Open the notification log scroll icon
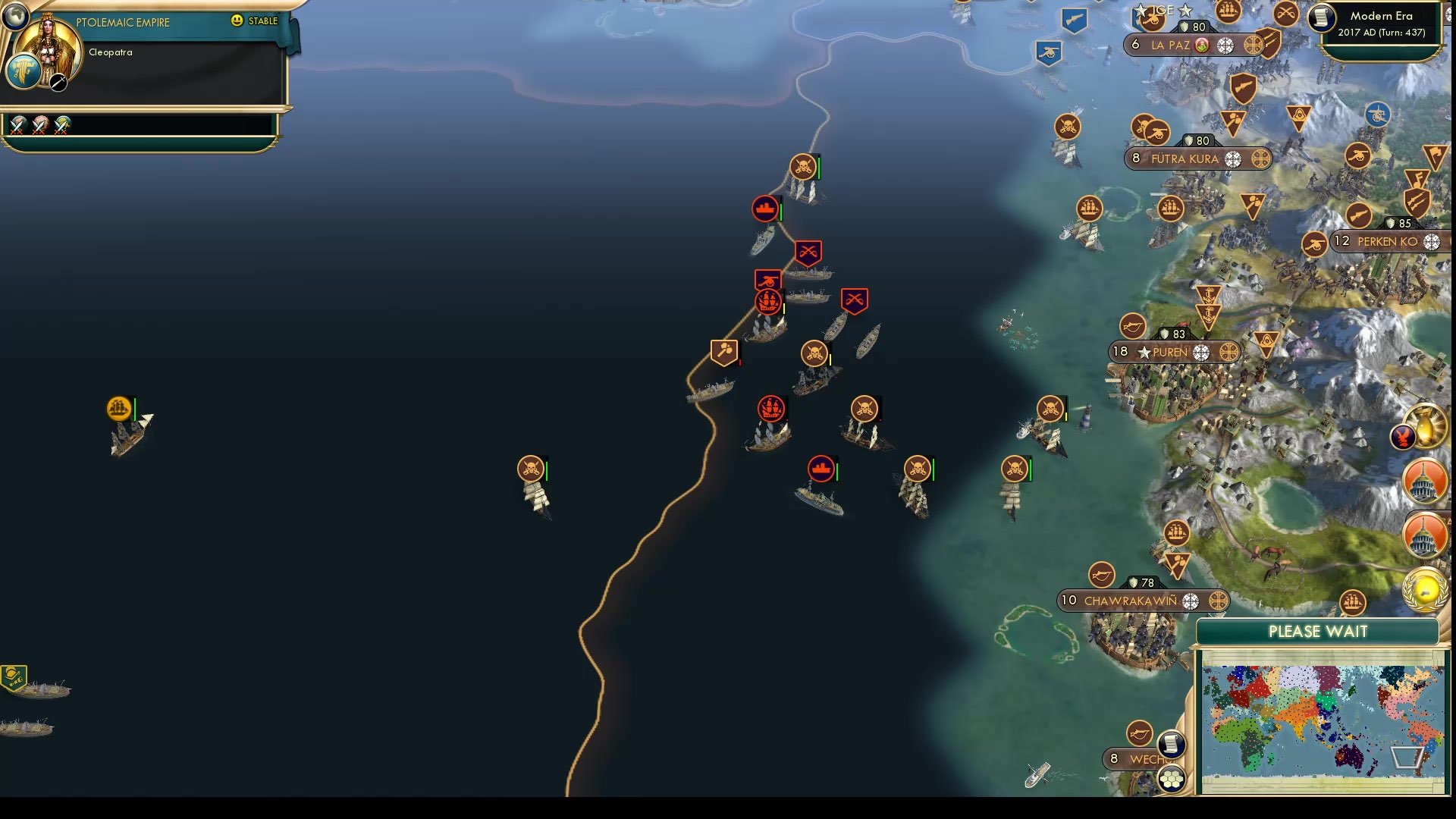The width and height of the screenshot is (1456, 819). click(1172, 745)
